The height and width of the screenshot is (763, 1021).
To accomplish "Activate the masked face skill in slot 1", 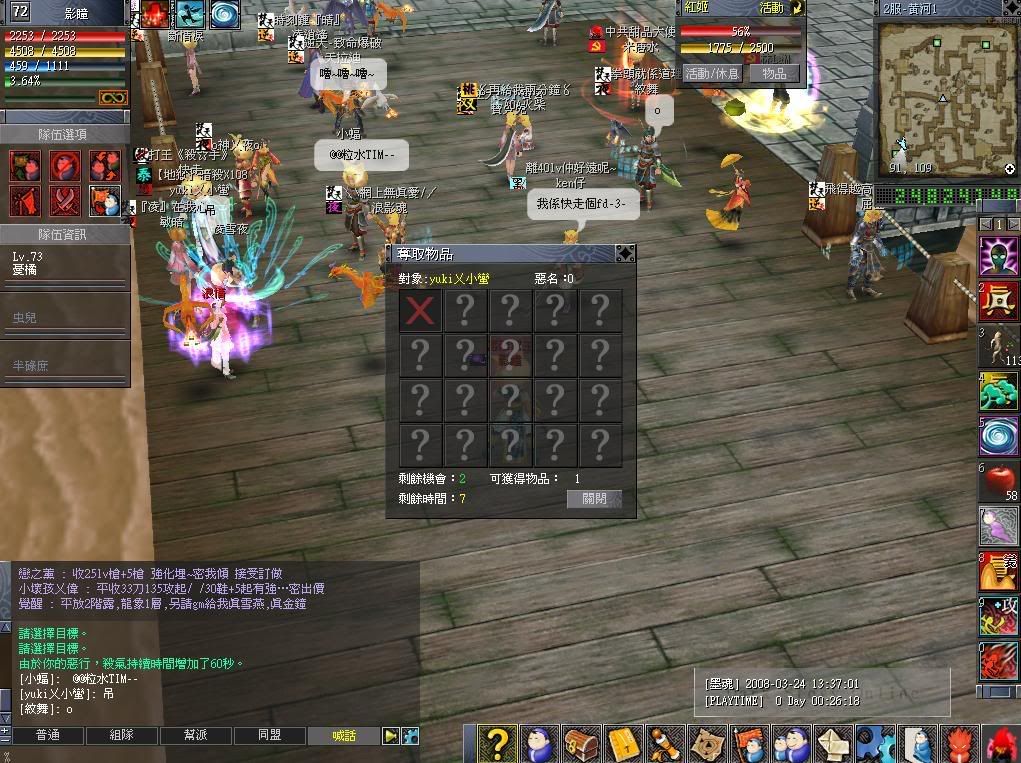I will pyautogui.click(x=998, y=256).
